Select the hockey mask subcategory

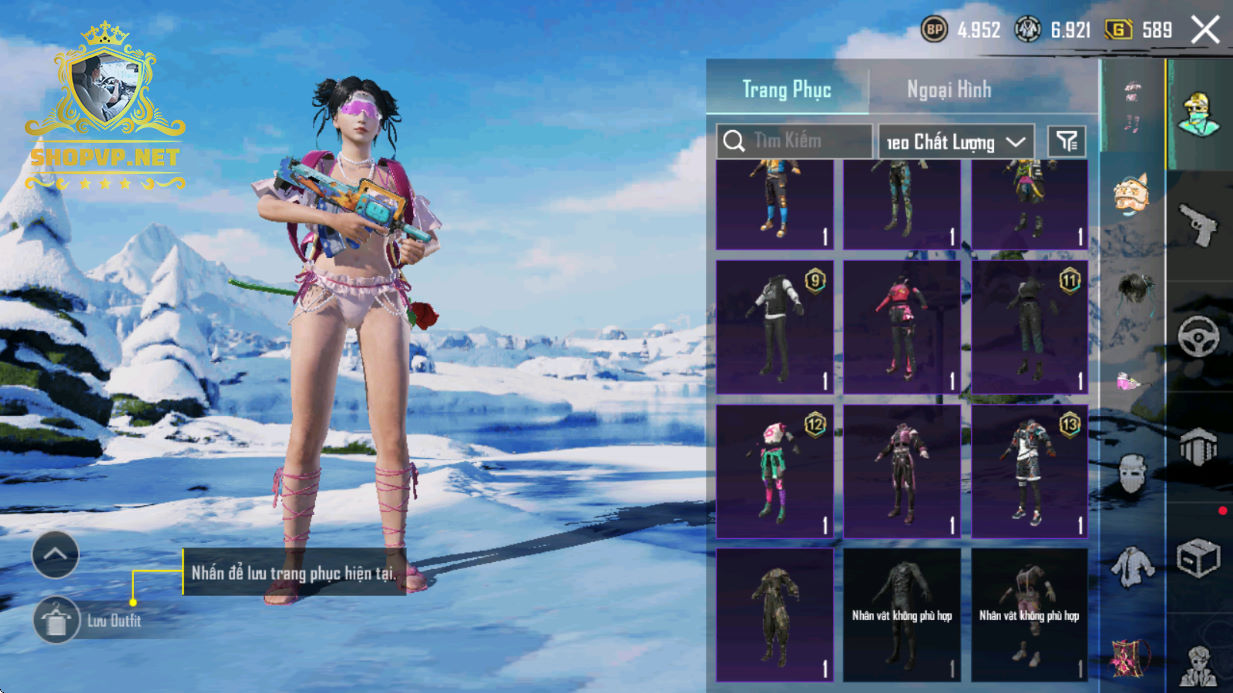click(1132, 473)
